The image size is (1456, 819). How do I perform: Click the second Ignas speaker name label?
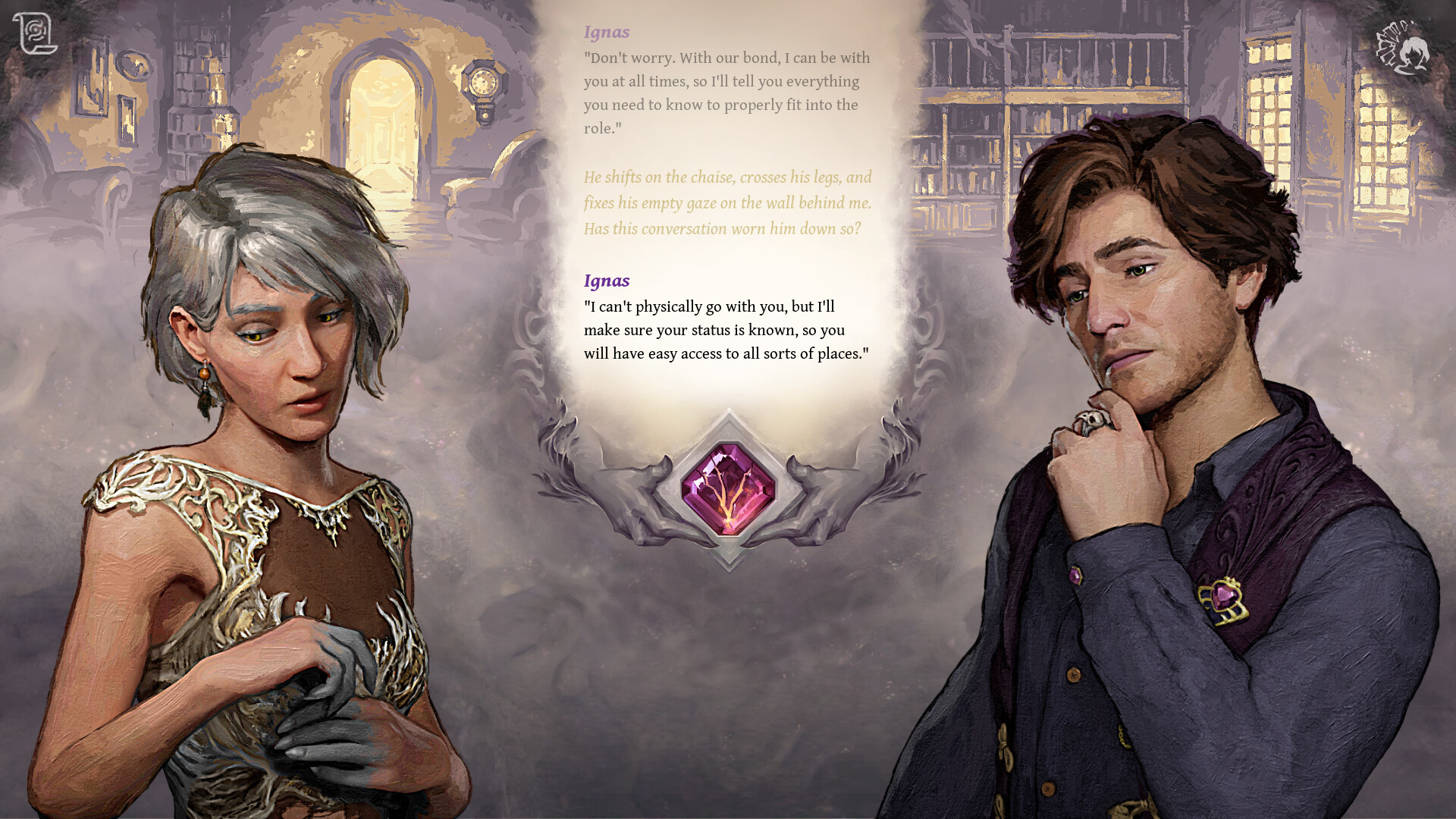[606, 281]
